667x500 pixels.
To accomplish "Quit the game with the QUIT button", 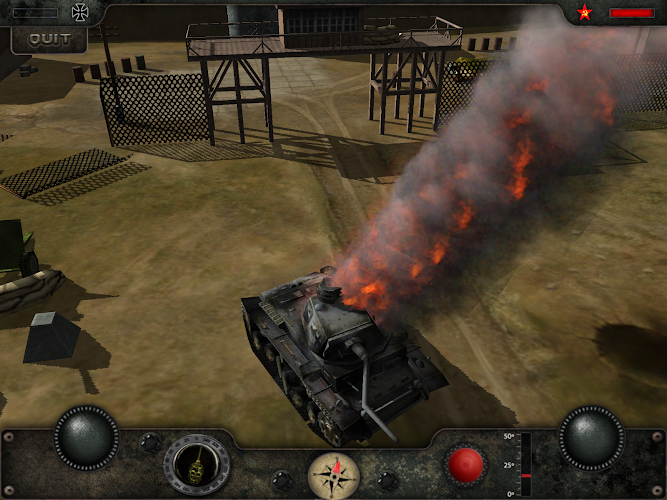I will pos(49,39).
